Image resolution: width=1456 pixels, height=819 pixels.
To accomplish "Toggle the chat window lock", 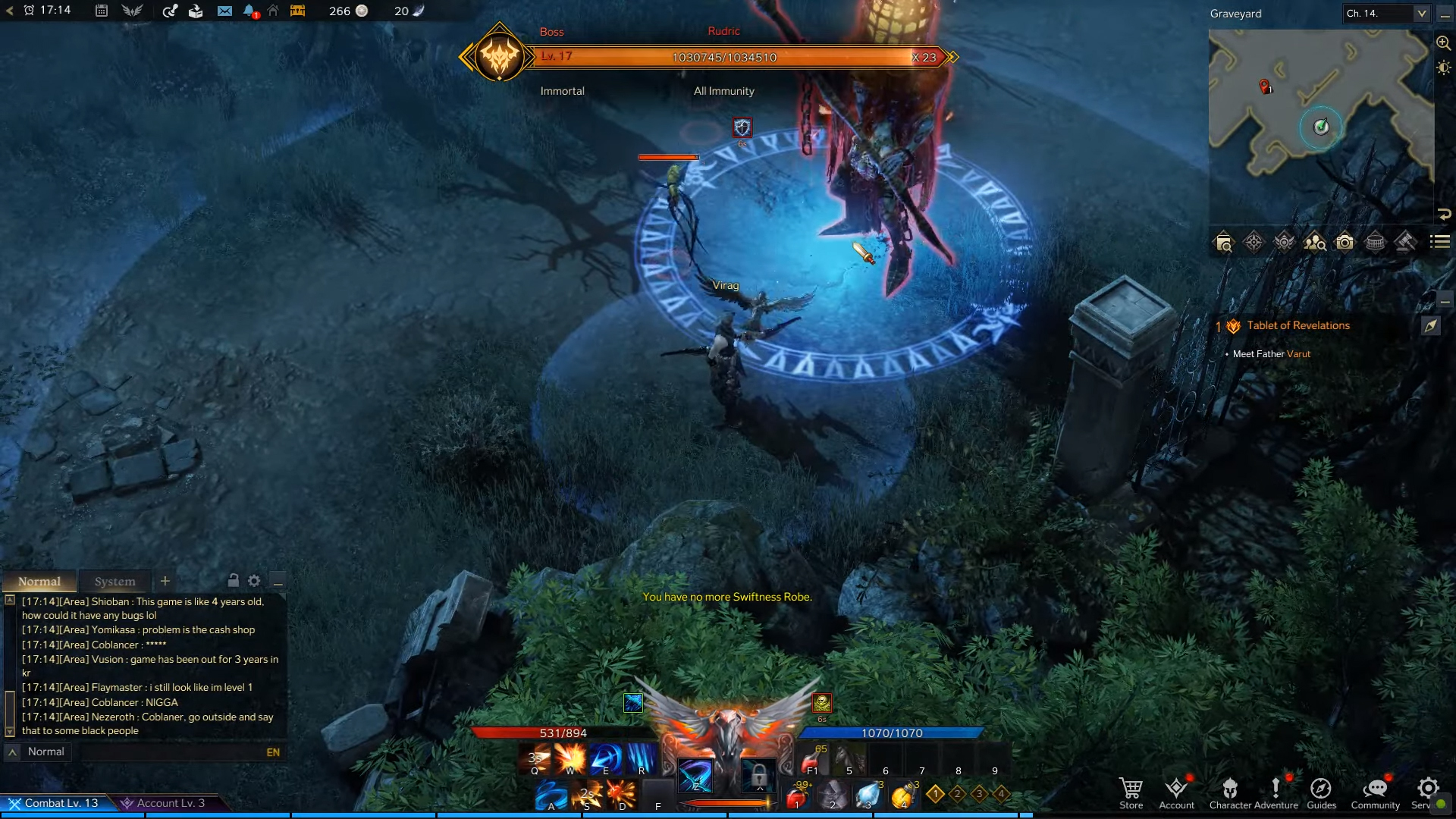I will coord(234,581).
